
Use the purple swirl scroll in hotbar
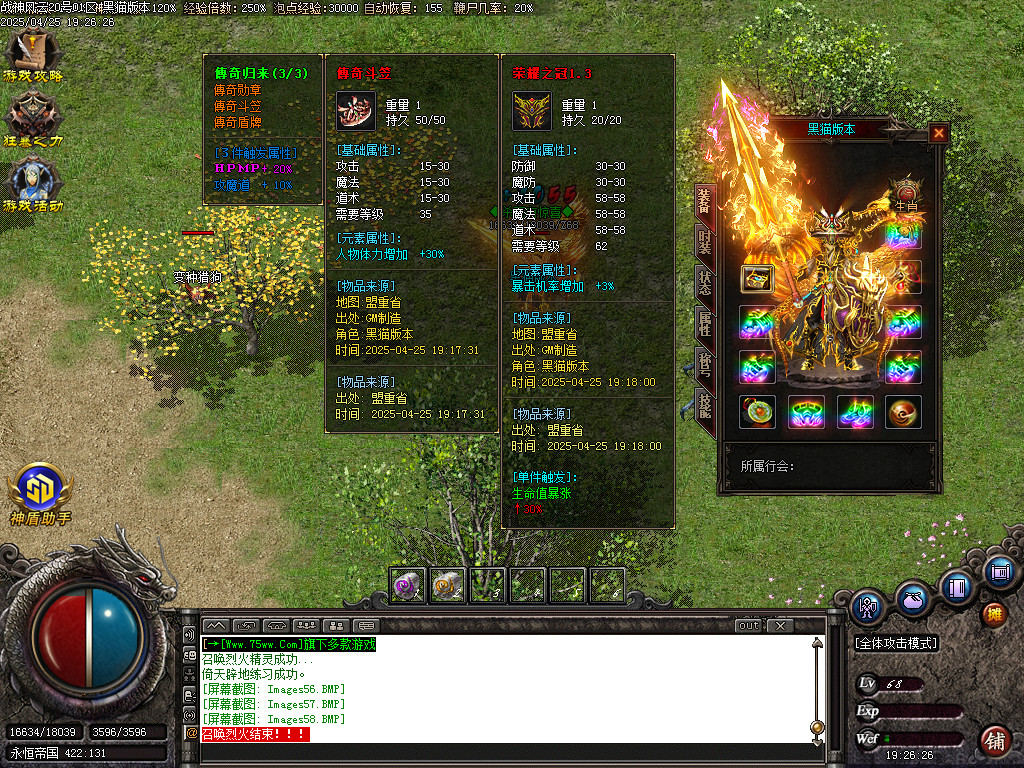[407, 585]
